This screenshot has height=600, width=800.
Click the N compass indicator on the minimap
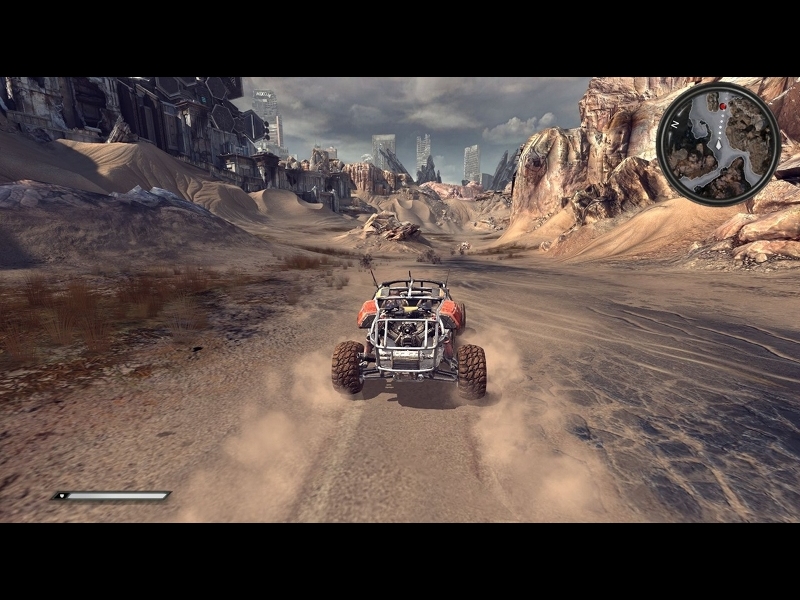[675, 125]
